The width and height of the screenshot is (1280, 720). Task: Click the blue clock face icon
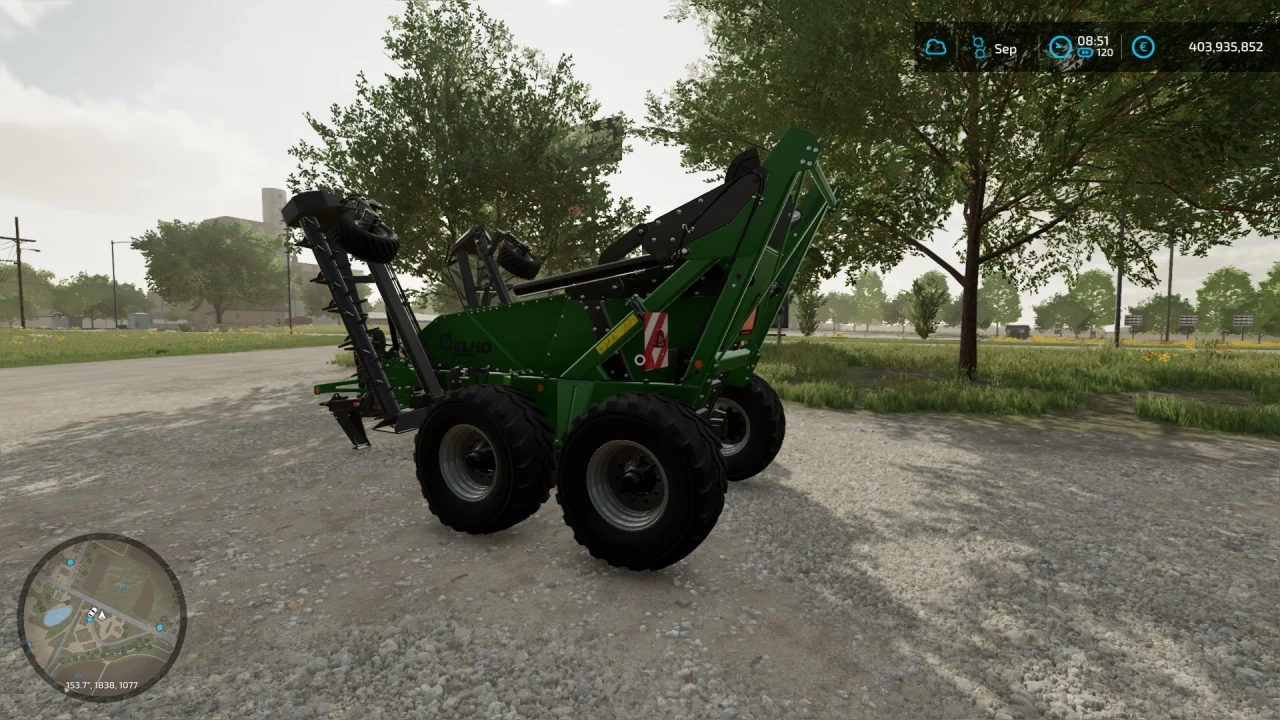pyautogui.click(x=1060, y=47)
